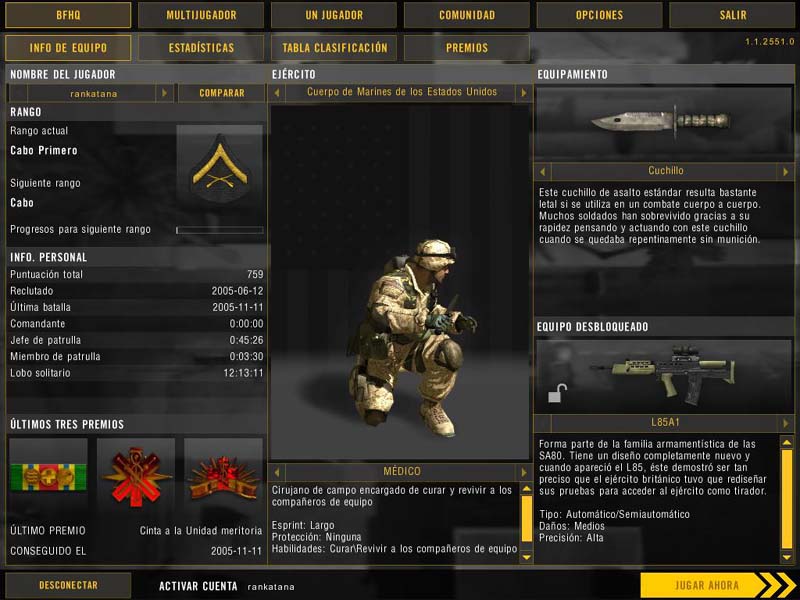The width and height of the screenshot is (800, 600).
Task: Start playing with Jugar Ahora
Action: [x=705, y=585]
